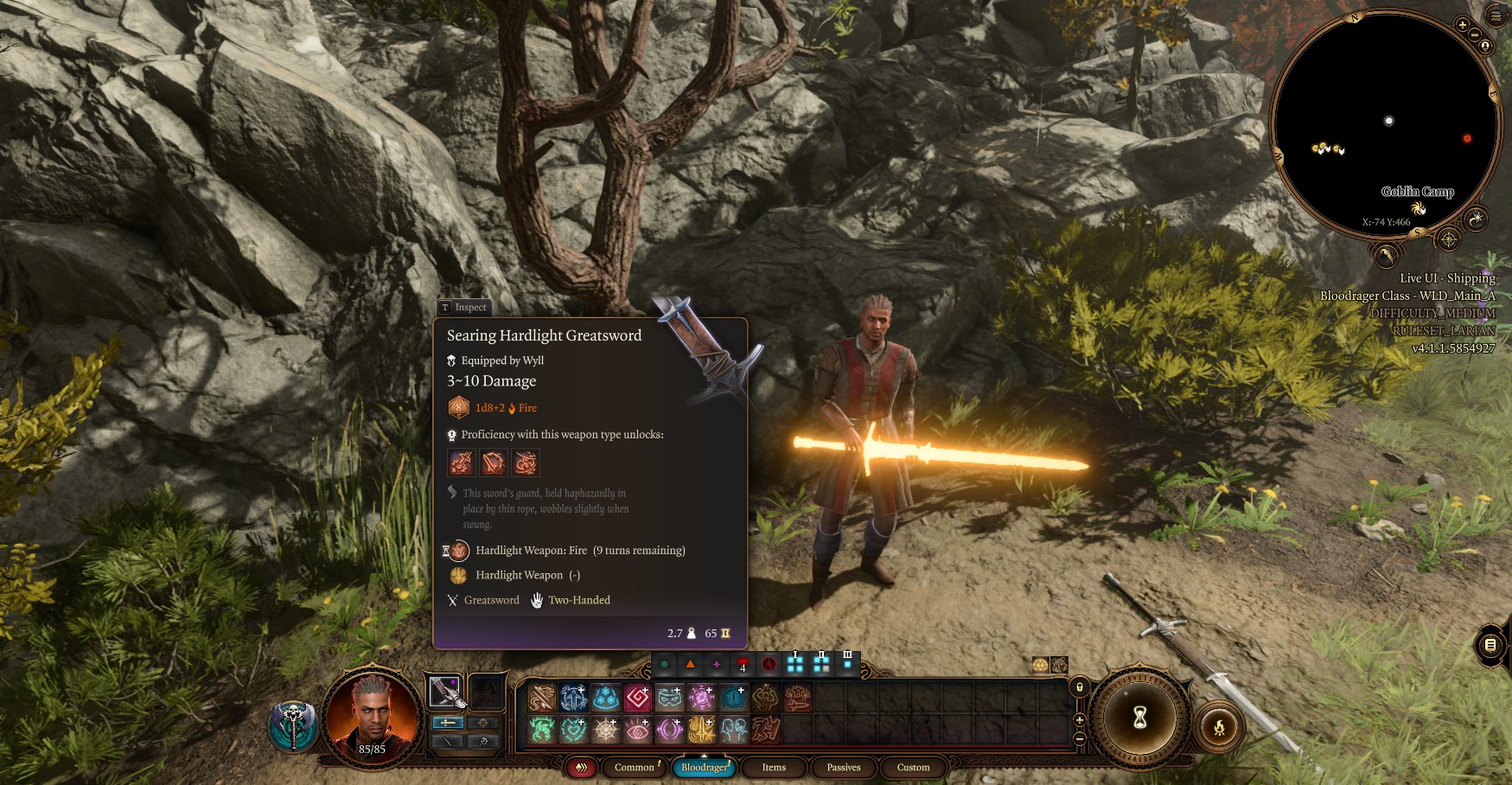Click the equipped greatsword weapon slot
The image size is (1512, 785).
click(446, 692)
